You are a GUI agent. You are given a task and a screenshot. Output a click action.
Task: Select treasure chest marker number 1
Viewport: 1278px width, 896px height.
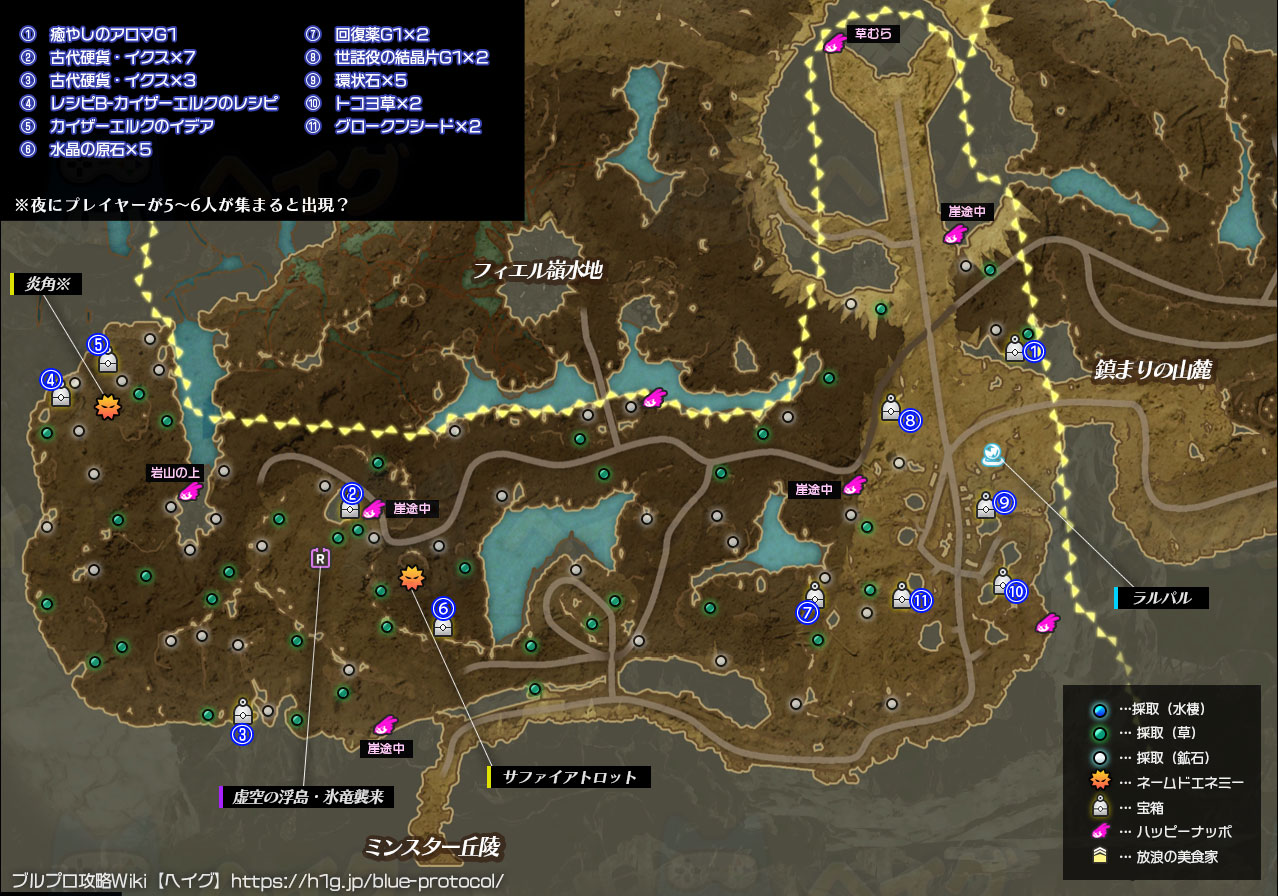(x=1015, y=350)
